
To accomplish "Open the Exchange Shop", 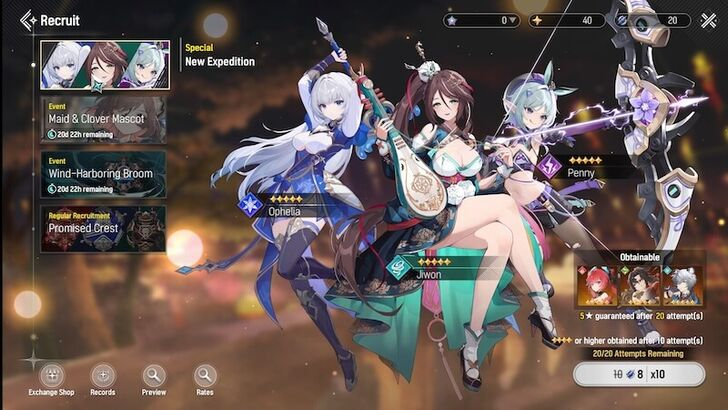I will (51, 377).
